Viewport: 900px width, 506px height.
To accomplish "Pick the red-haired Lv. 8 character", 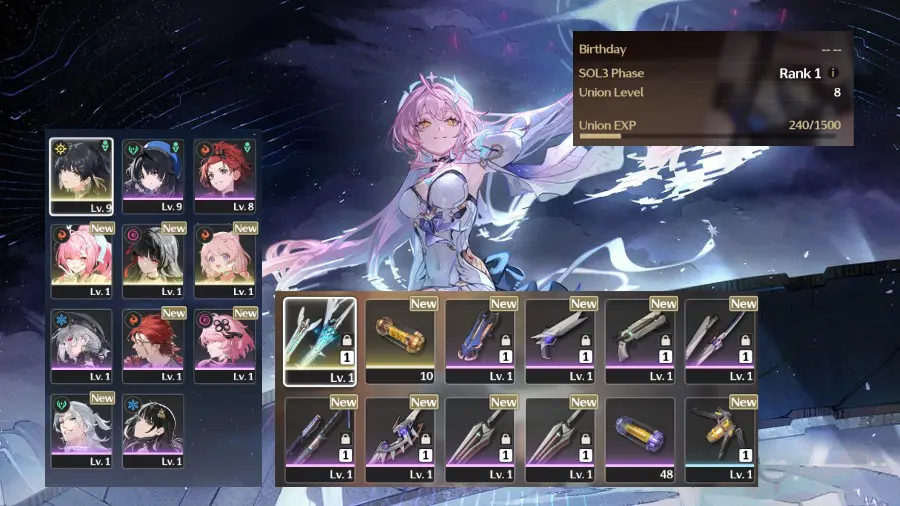I will click(x=225, y=176).
